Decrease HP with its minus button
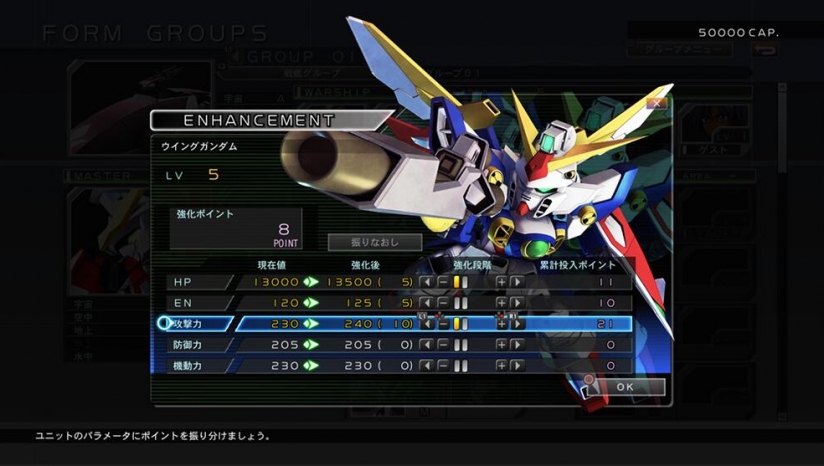 coord(442,282)
